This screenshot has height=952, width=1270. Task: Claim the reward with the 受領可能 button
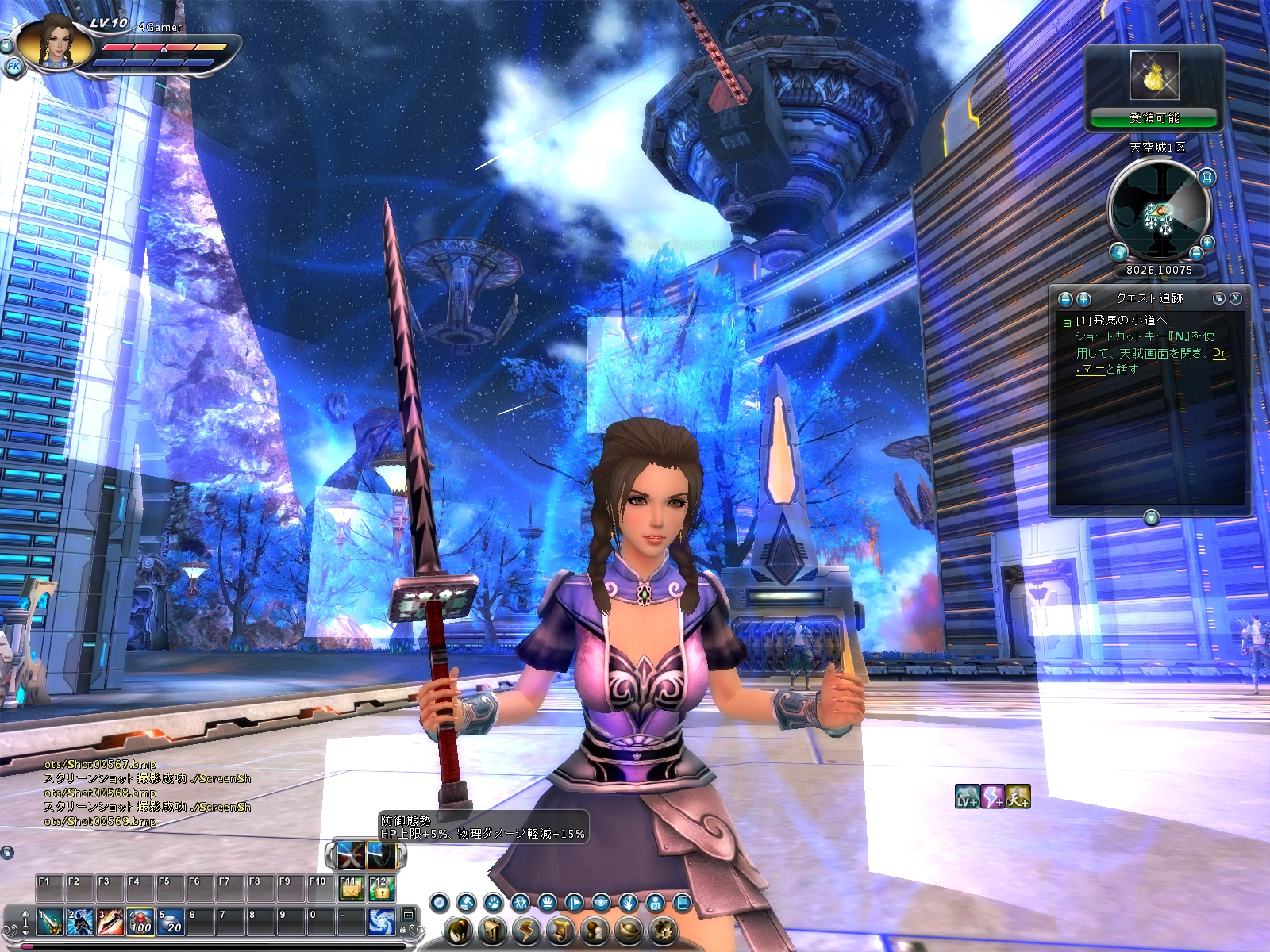pyautogui.click(x=1153, y=118)
